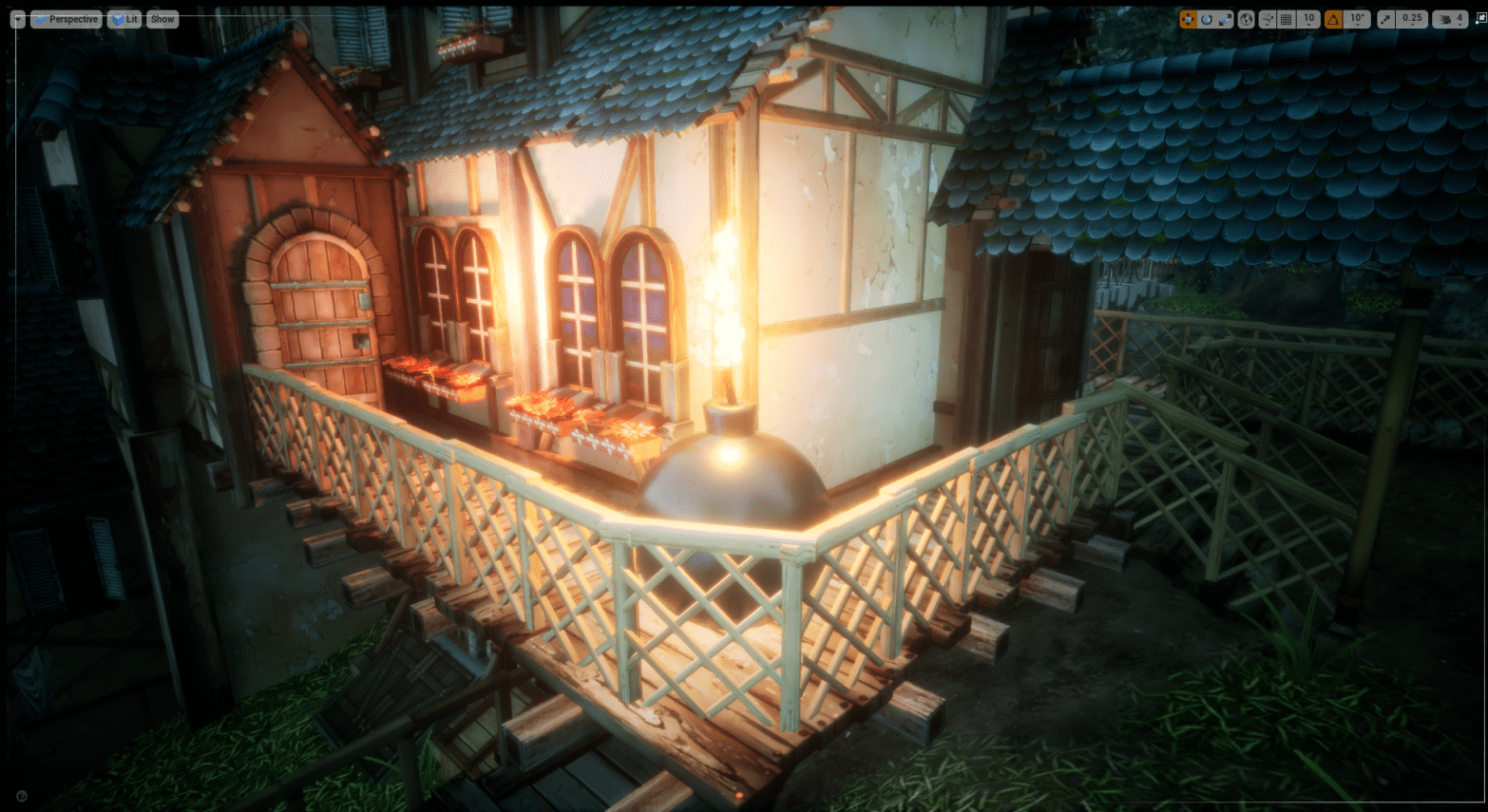Change the 10° rotation snap value

coord(1357,19)
